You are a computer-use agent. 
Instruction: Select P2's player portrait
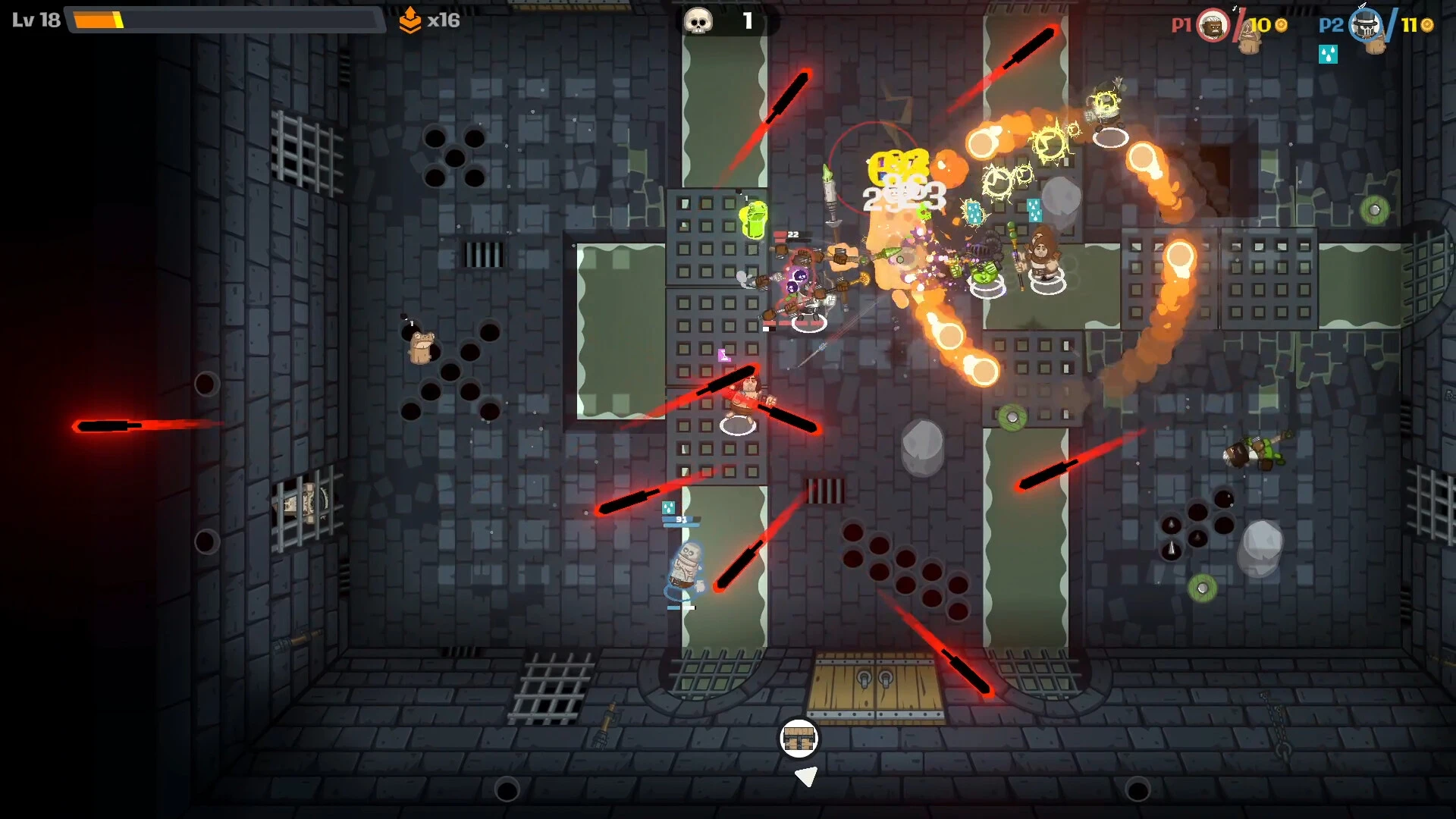point(1367,27)
